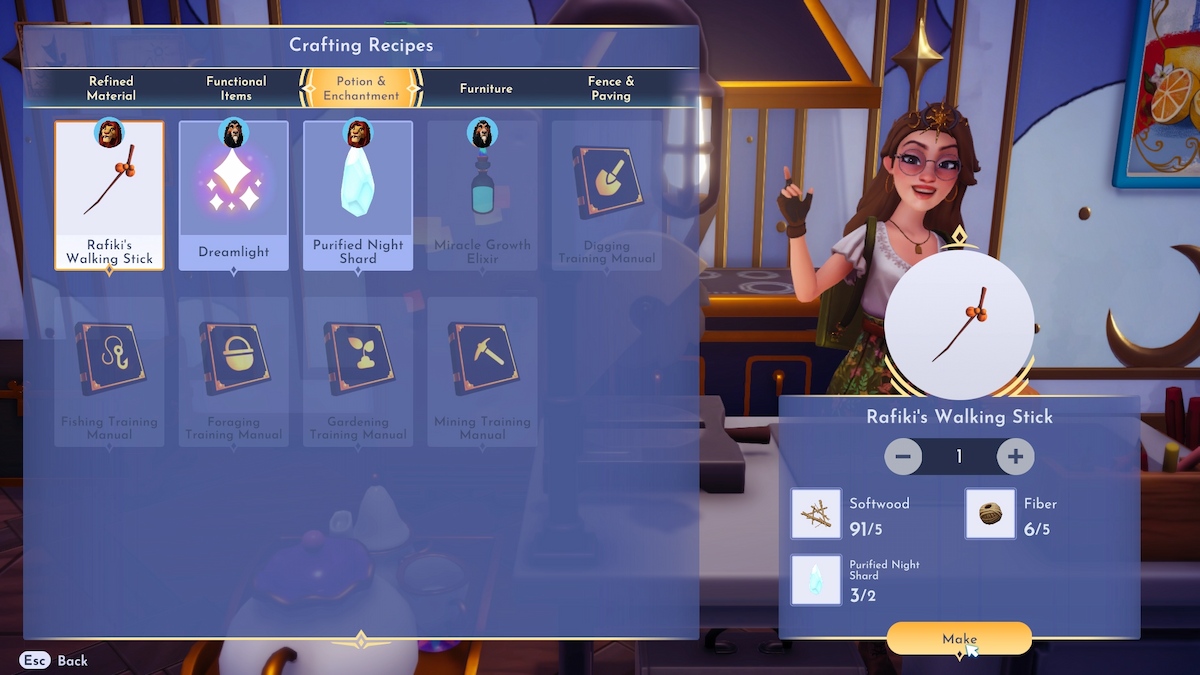Pick the Gardening Training Manual recipe
This screenshot has height=675, width=1200.
(x=358, y=371)
